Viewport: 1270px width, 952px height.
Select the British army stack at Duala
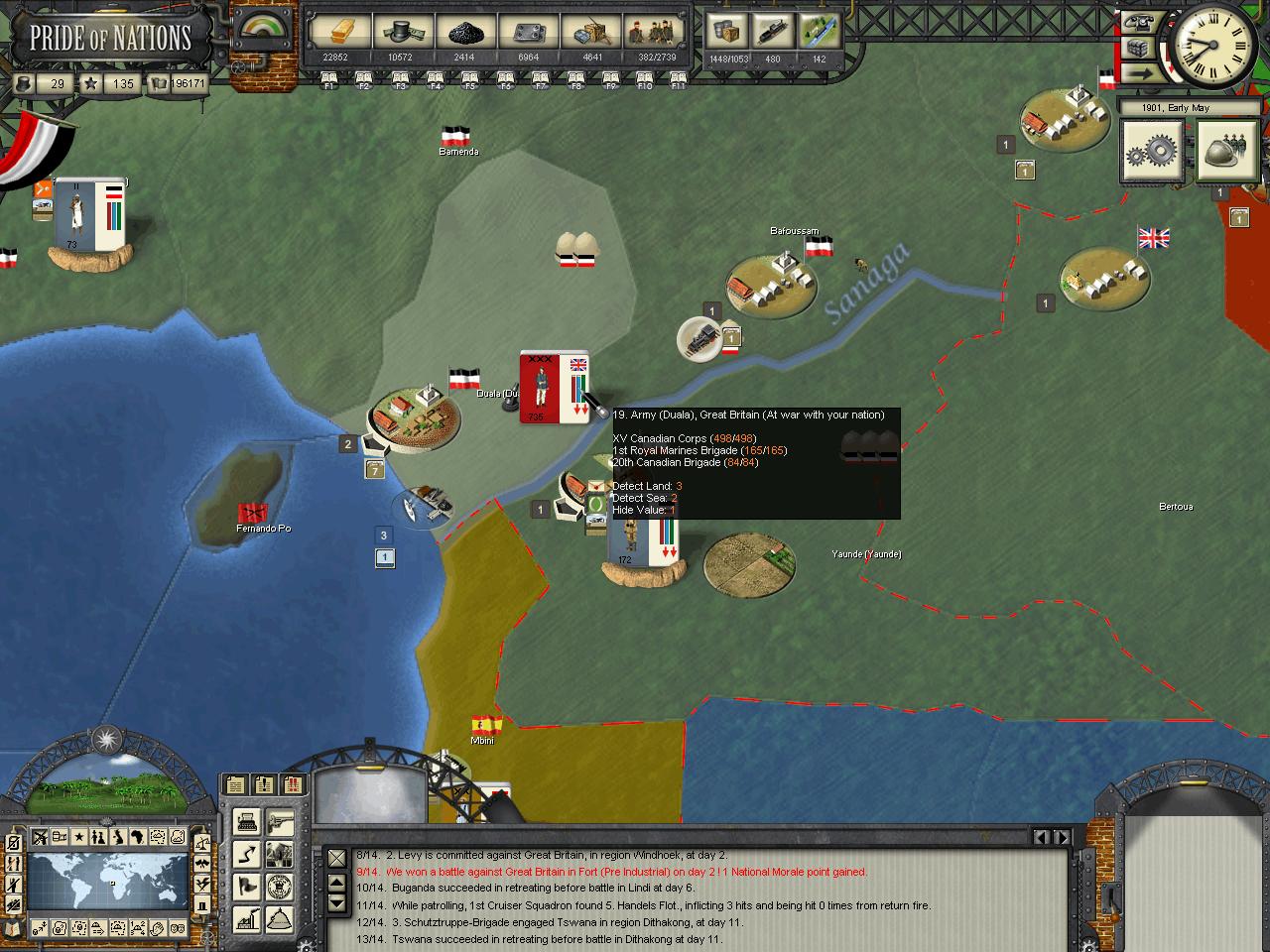[554, 387]
